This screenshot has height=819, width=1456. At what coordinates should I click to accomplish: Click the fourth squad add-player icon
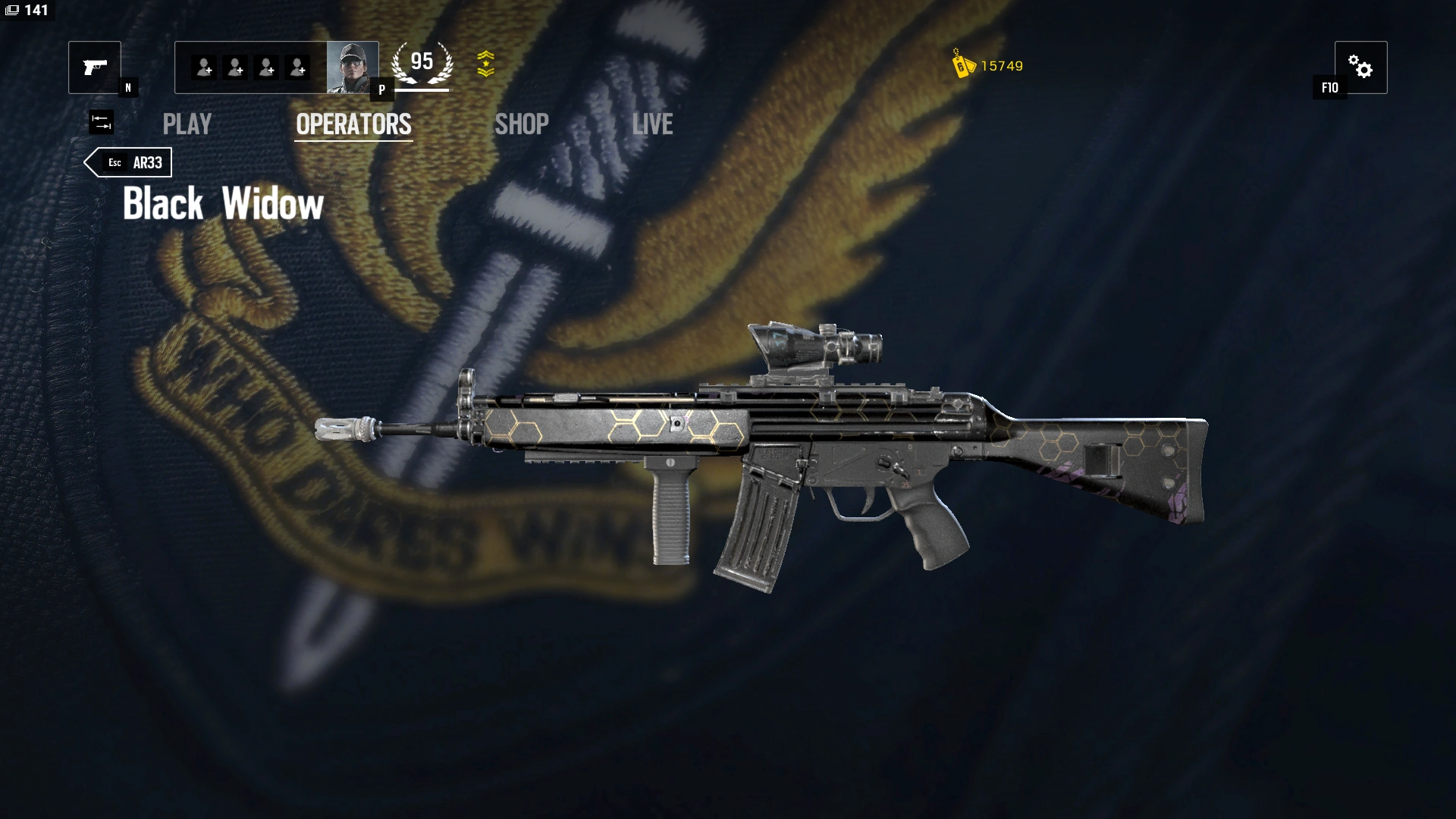point(299,68)
